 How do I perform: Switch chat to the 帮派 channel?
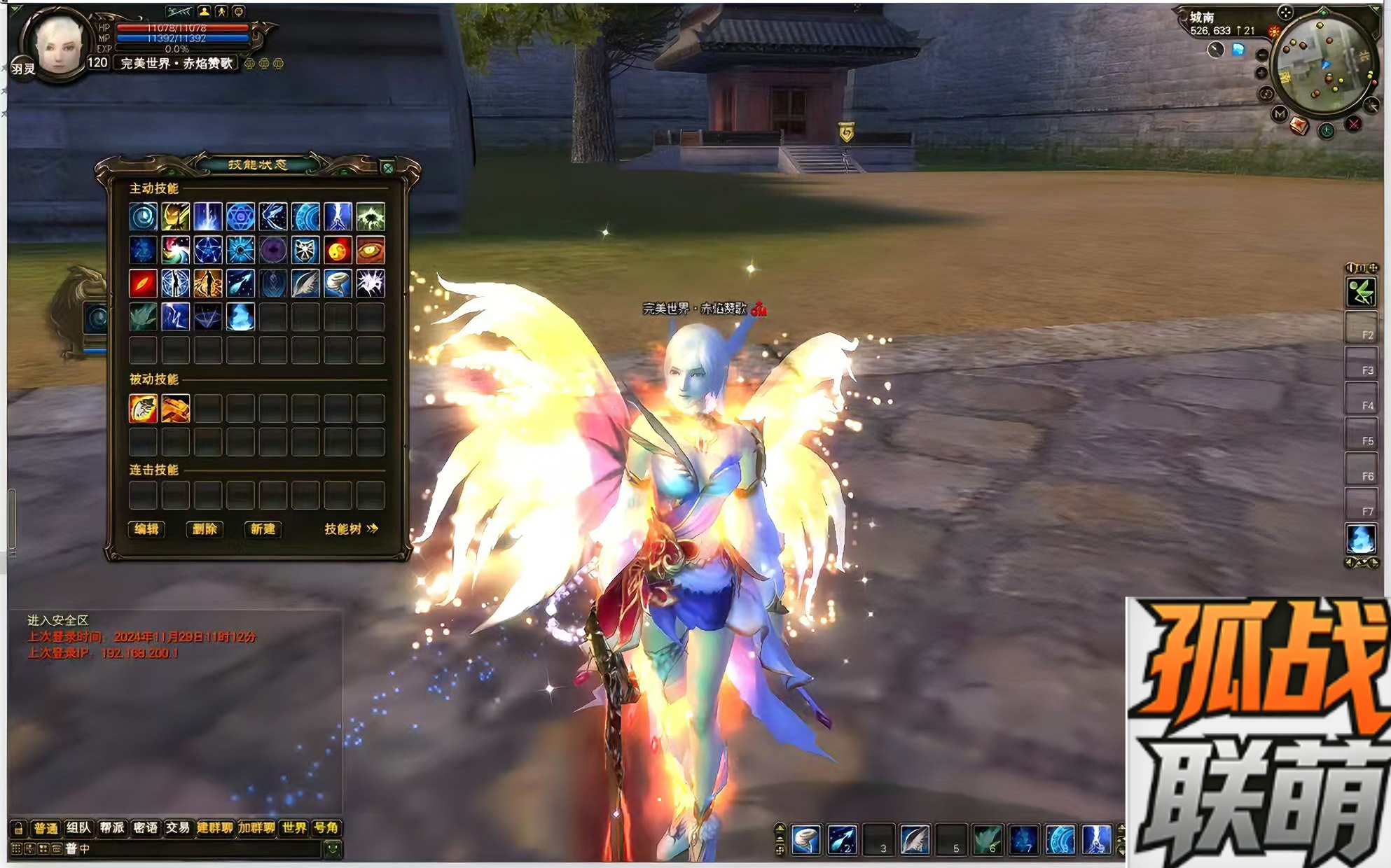click(x=112, y=828)
